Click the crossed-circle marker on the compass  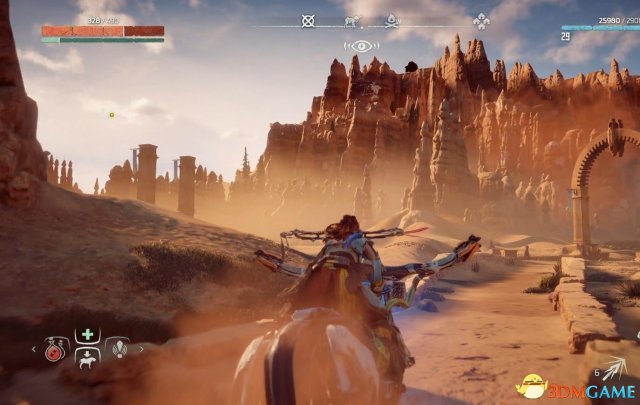308,20
